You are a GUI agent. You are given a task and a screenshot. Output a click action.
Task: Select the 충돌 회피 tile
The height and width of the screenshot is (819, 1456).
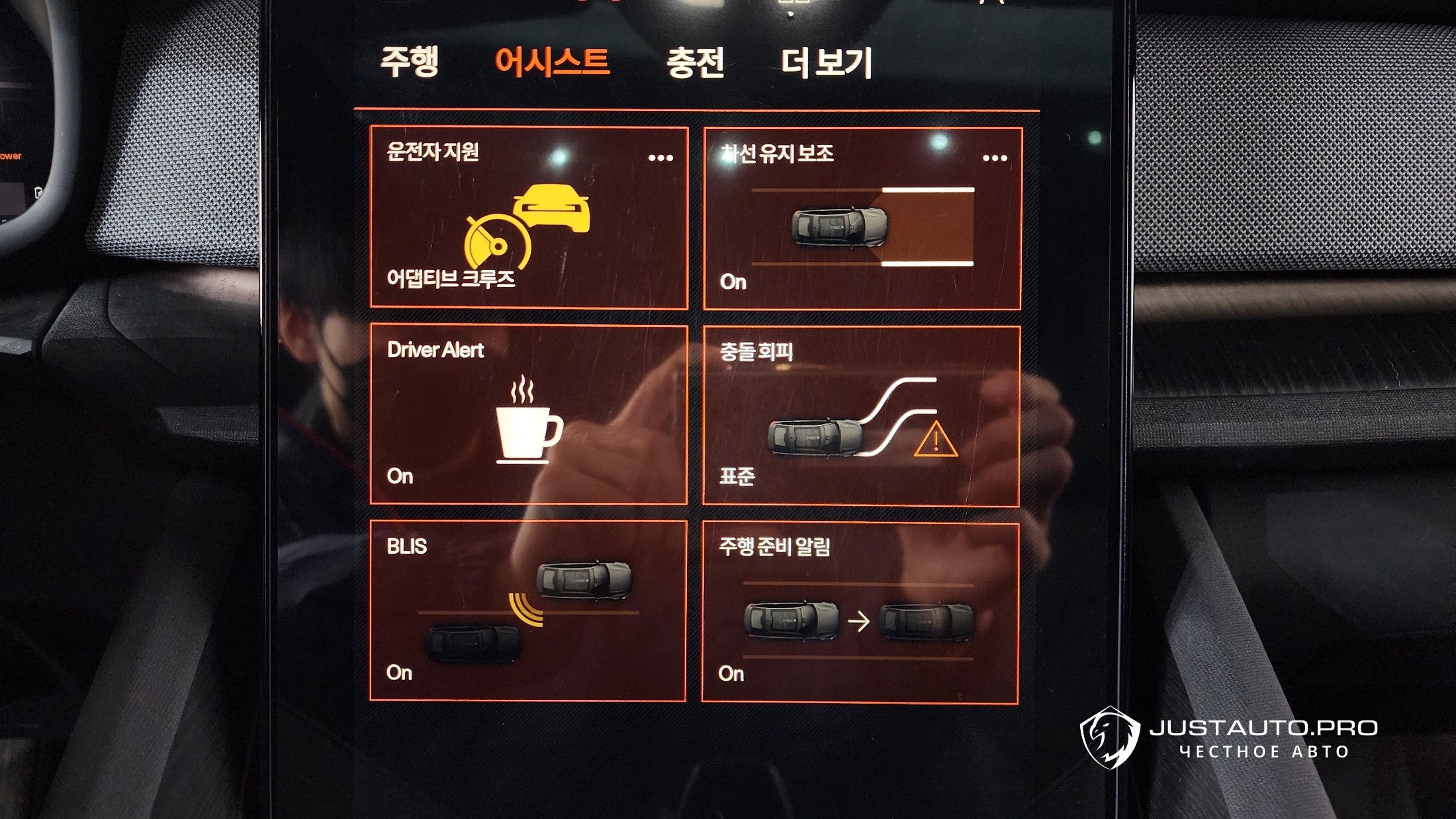coord(861,417)
